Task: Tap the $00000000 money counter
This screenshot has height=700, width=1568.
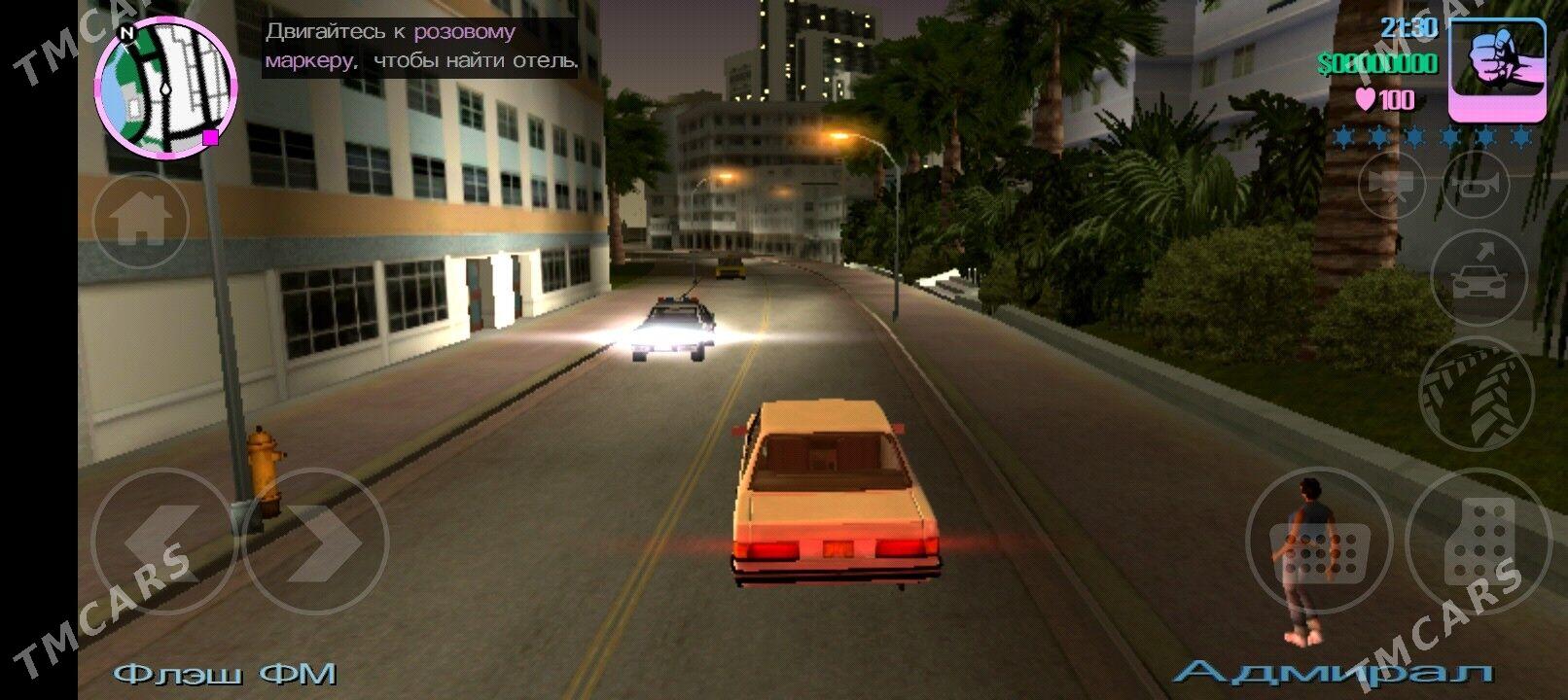Action: pos(1375,66)
